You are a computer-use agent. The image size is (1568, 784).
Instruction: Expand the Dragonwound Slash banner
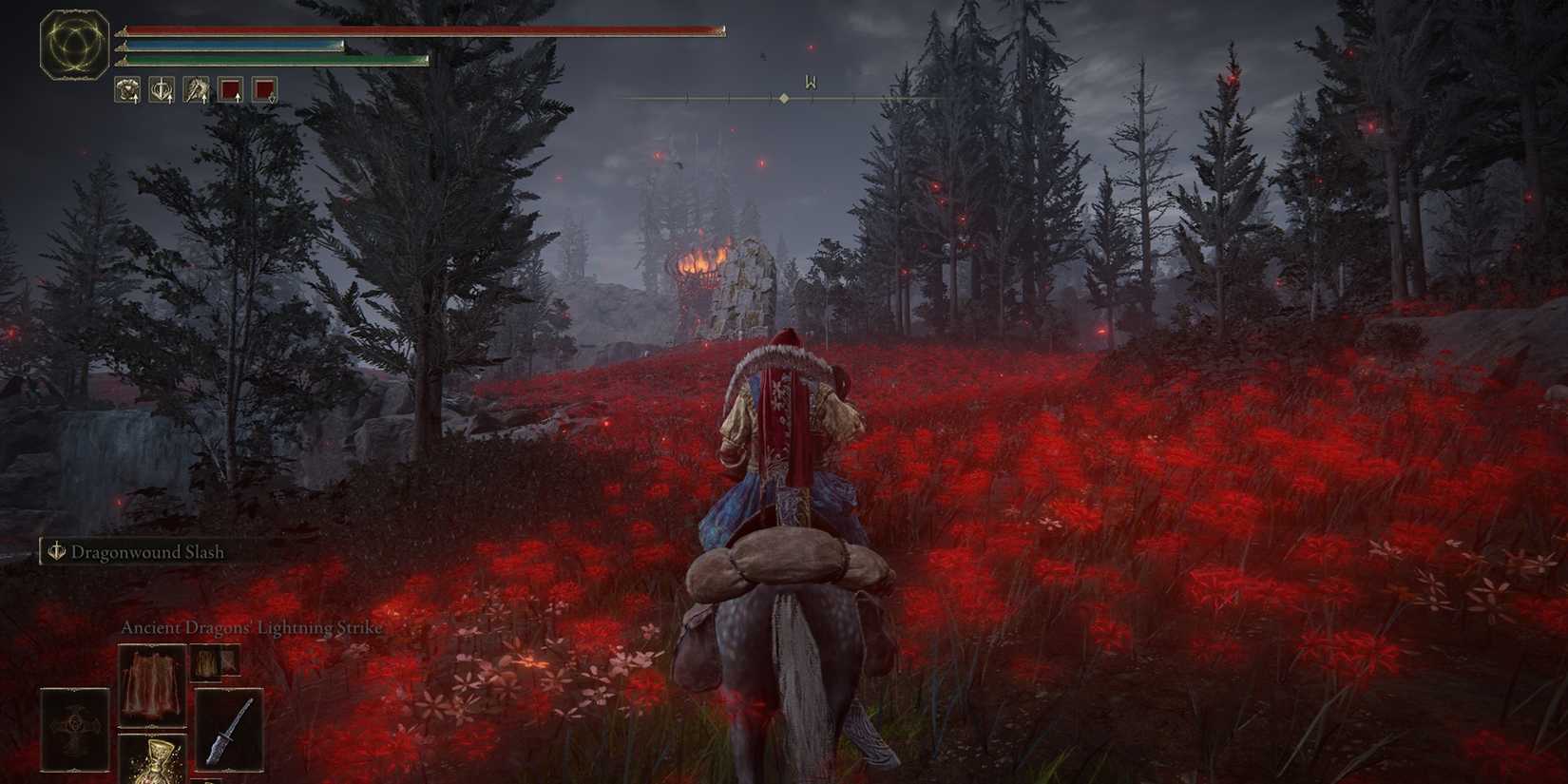click(x=138, y=551)
